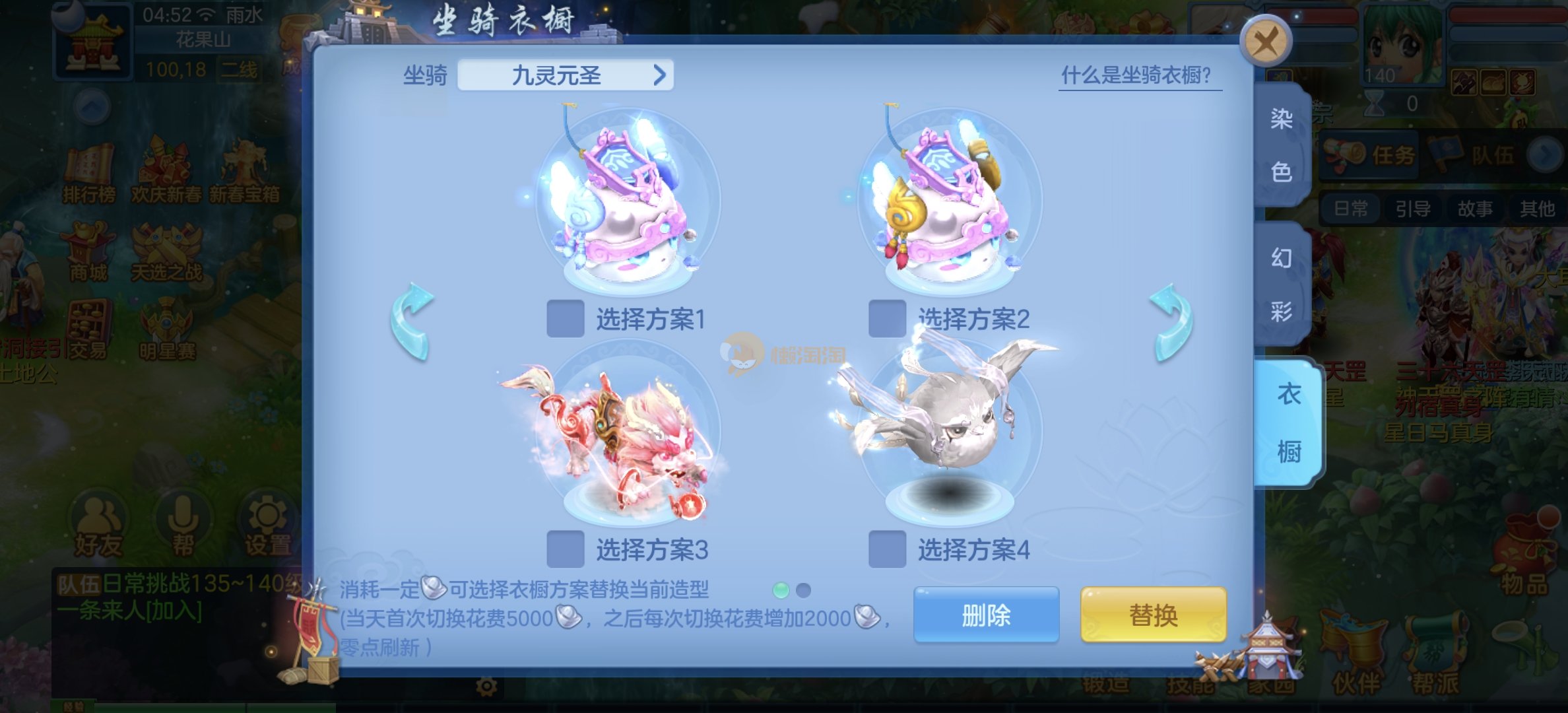The height and width of the screenshot is (713, 1568).
Task: Preview the gold-horned mount in scheme 2
Action: pos(947,201)
